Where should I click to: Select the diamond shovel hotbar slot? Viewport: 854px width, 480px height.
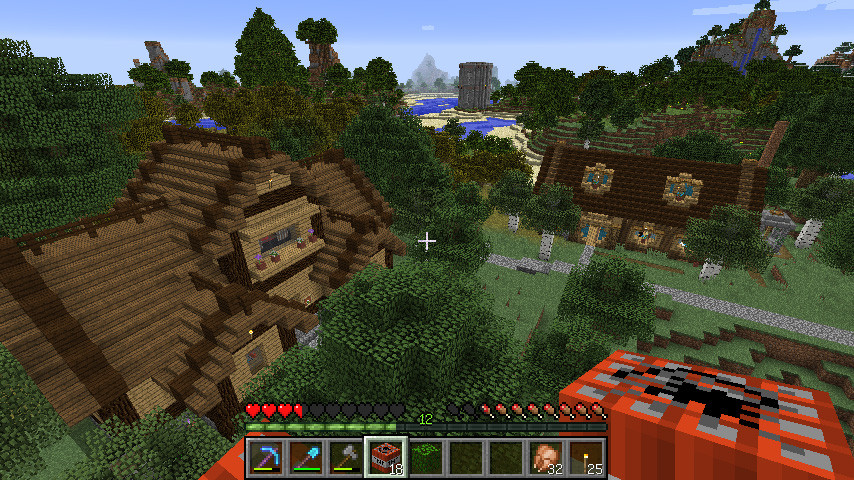[306, 458]
